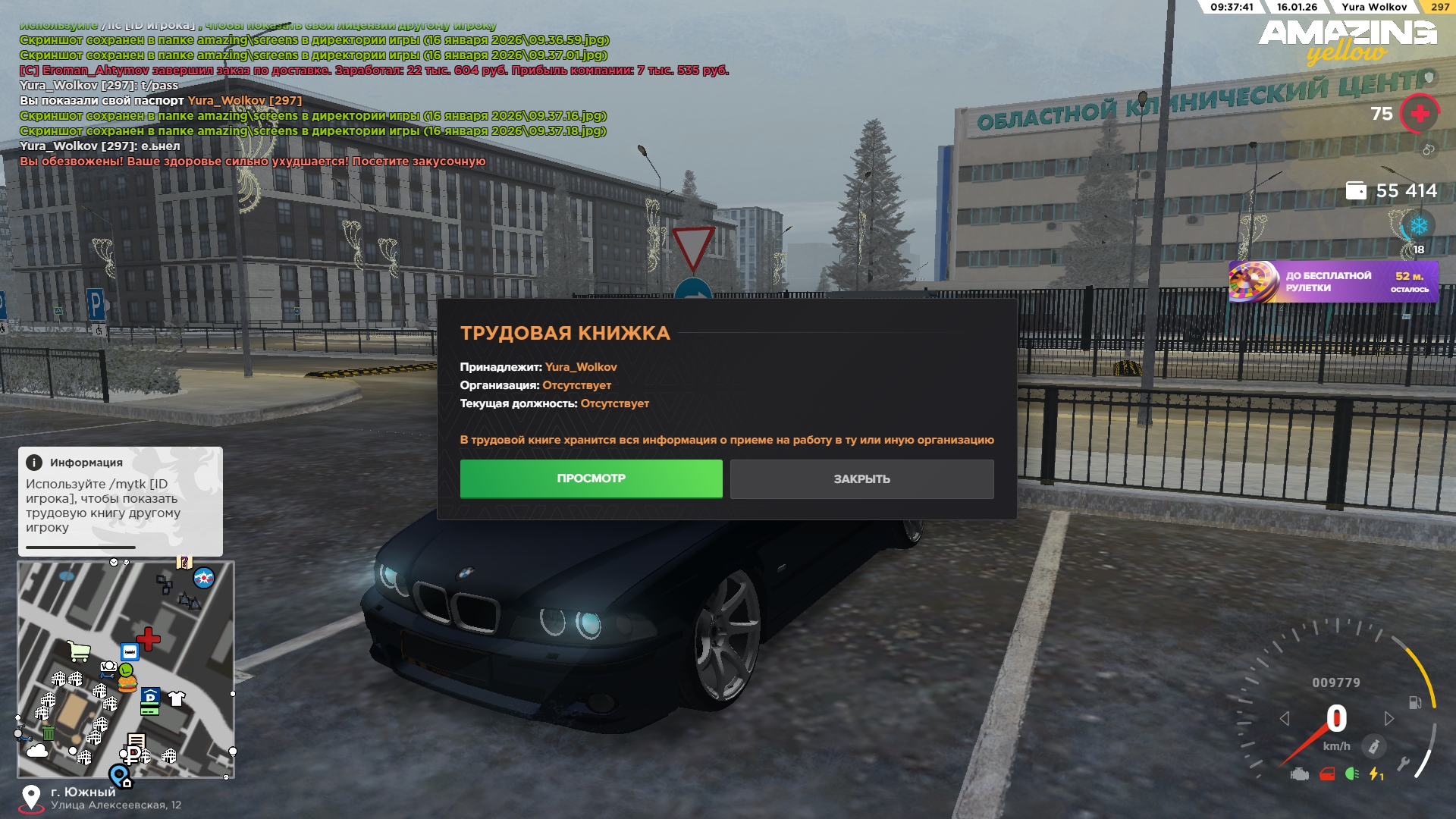
Task: Click the left turn signal arrow
Action: (x=1285, y=718)
